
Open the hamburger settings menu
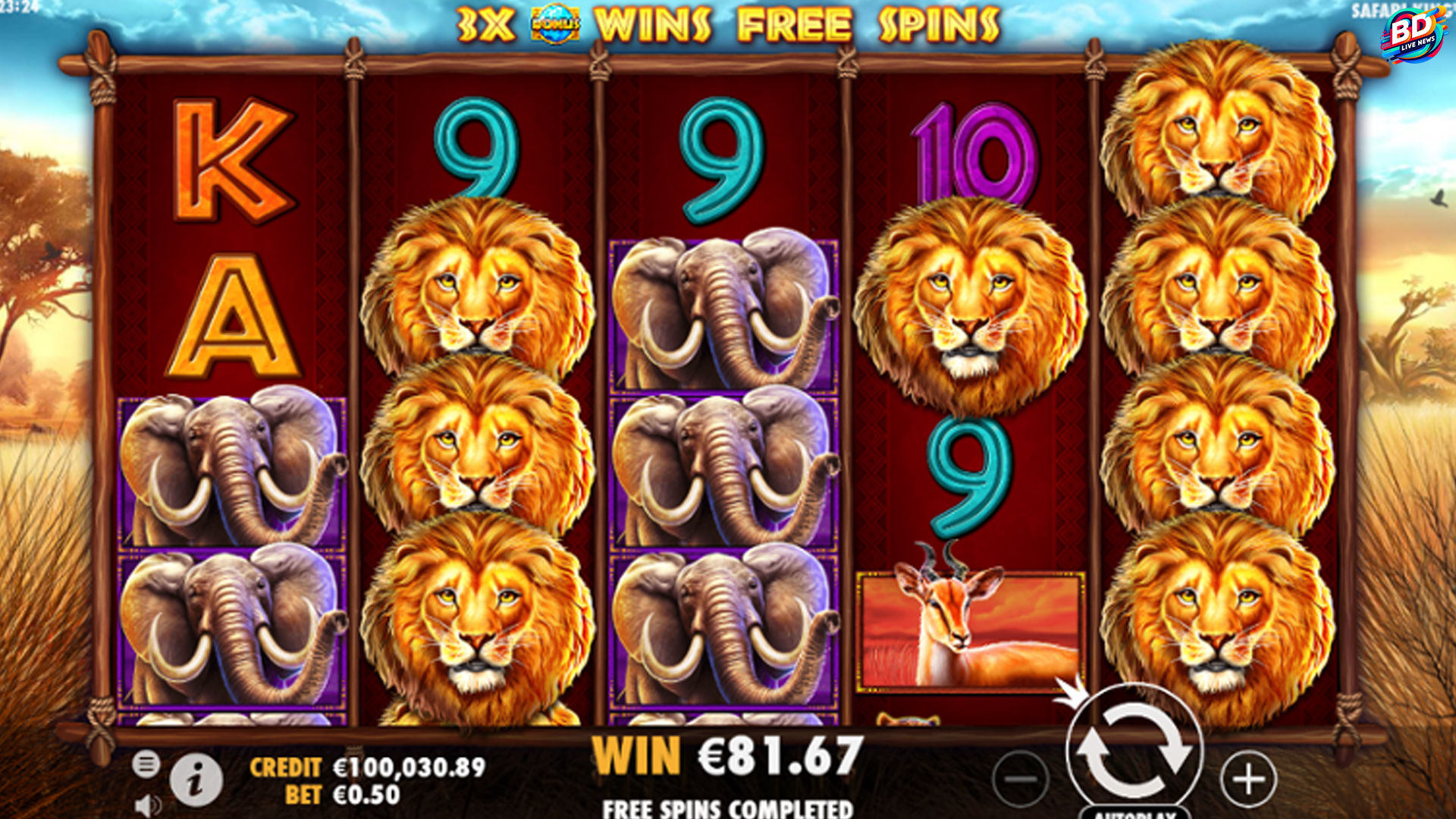pos(146,764)
